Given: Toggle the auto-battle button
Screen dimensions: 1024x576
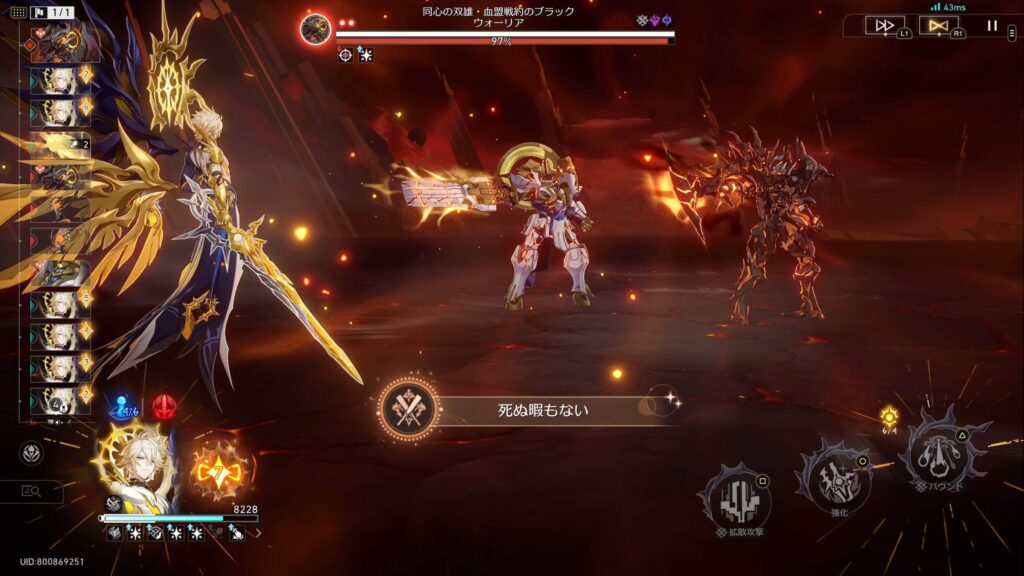Looking at the screenshot, I should (938, 26).
